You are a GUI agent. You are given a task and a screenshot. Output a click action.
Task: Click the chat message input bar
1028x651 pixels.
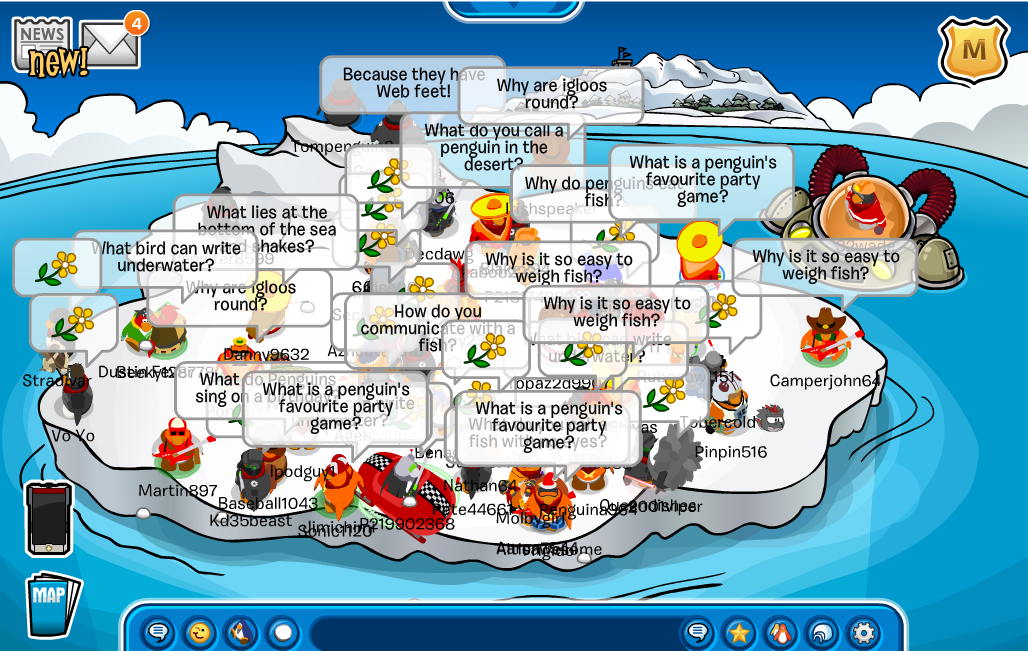[x=495, y=634]
